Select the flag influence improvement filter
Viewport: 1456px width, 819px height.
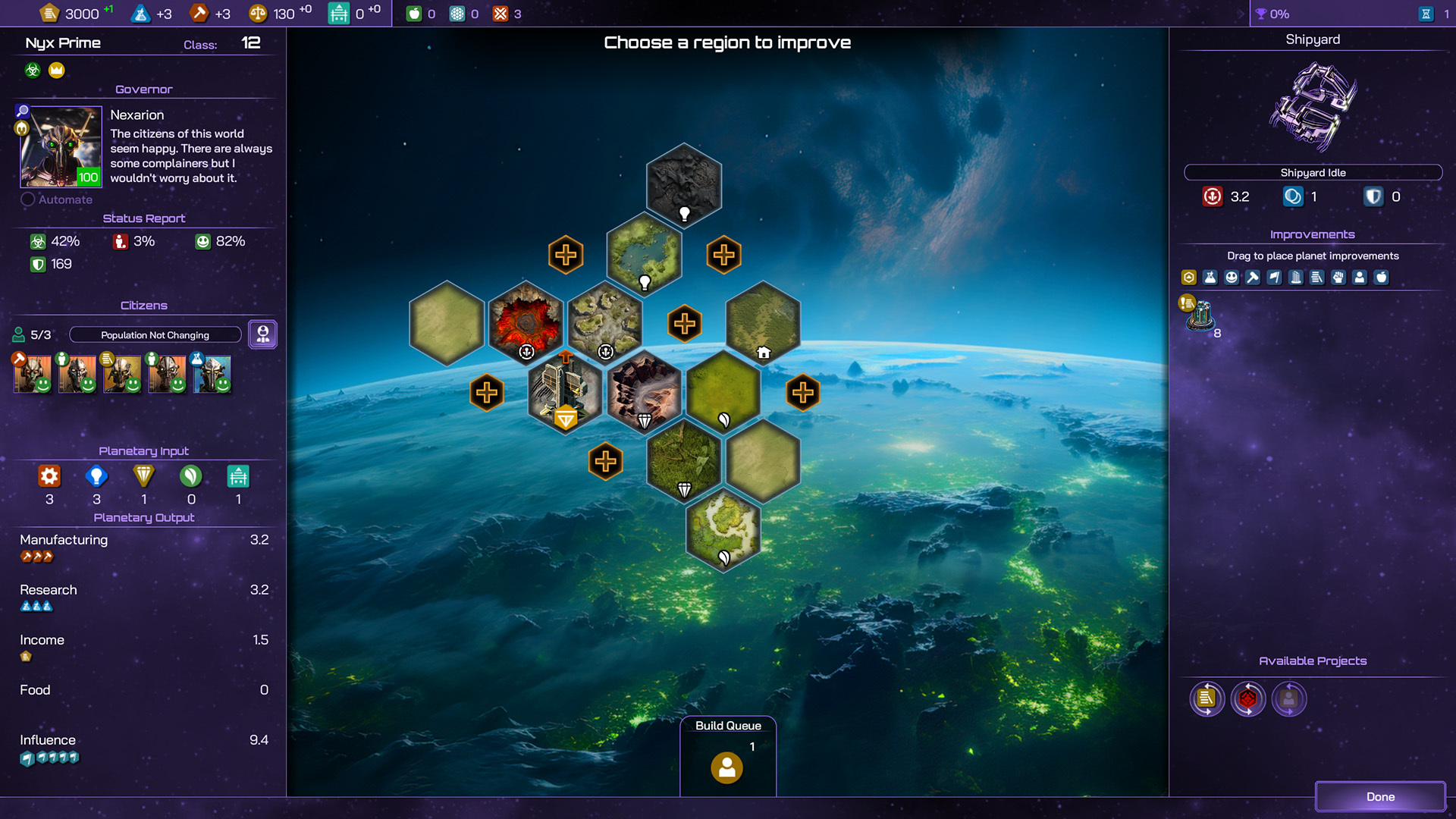click(x=1275, y=278)
